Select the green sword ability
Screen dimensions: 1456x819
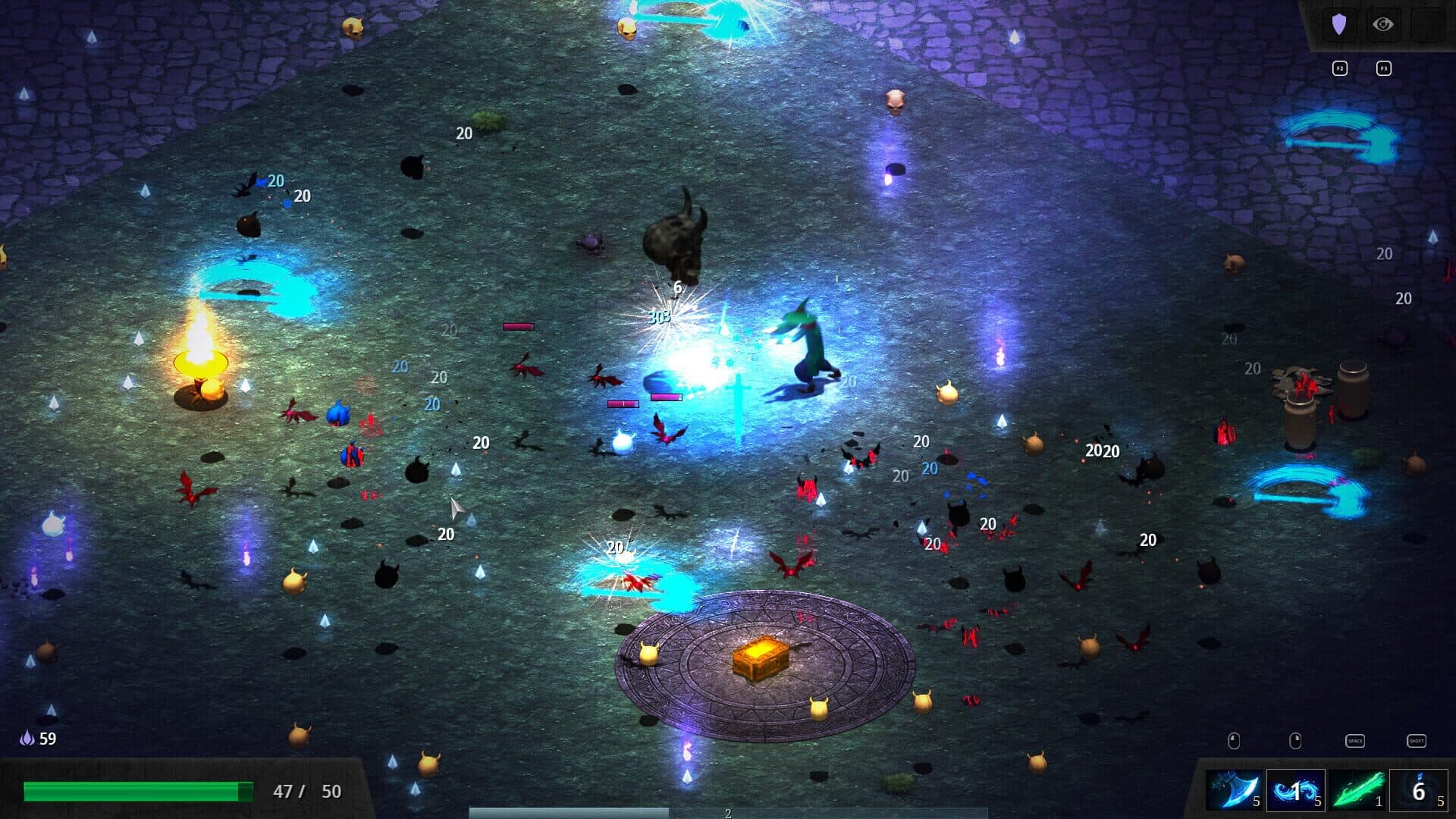point(1357,790)
